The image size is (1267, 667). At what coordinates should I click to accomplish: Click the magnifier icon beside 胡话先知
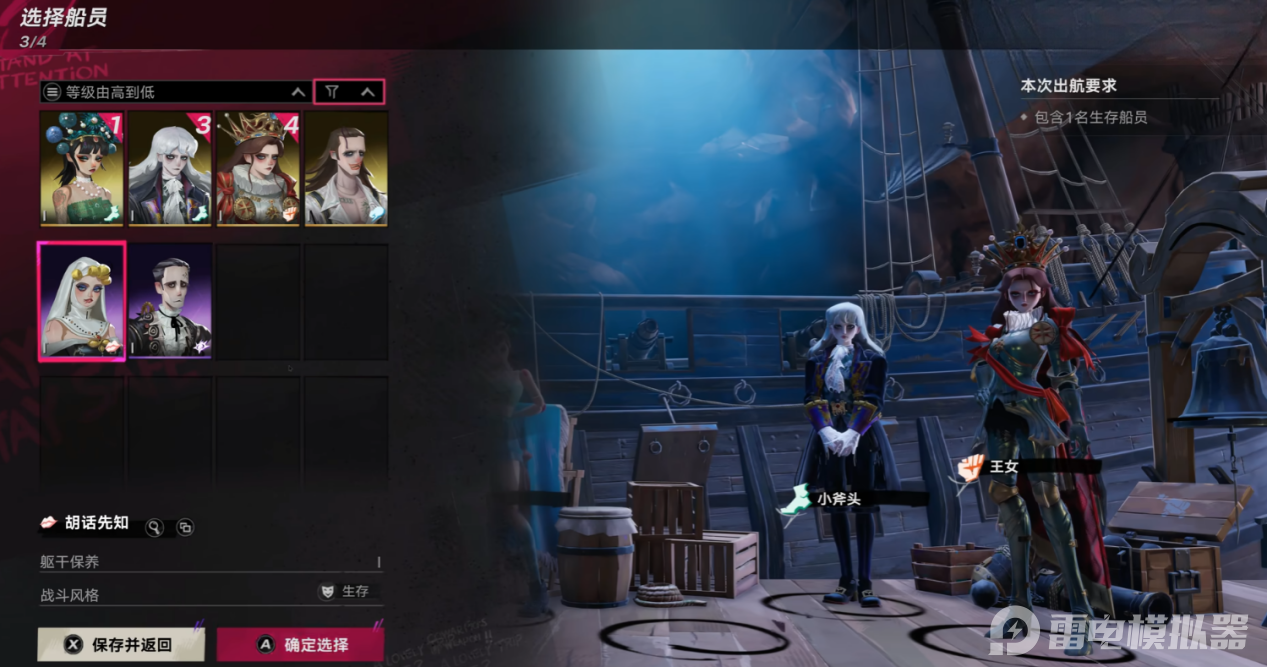pyautogui.click(x=154, y=527)
